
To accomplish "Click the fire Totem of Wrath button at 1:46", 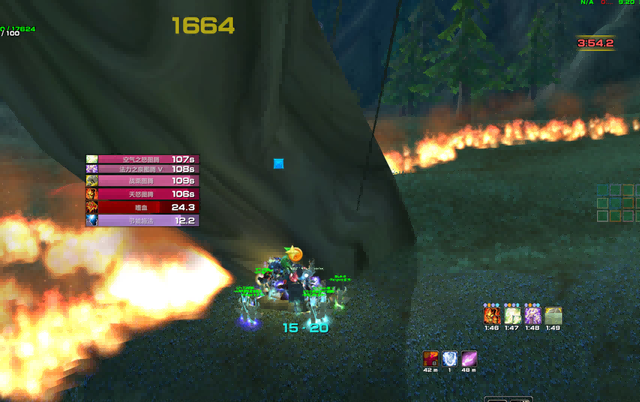I will (491, 316).
